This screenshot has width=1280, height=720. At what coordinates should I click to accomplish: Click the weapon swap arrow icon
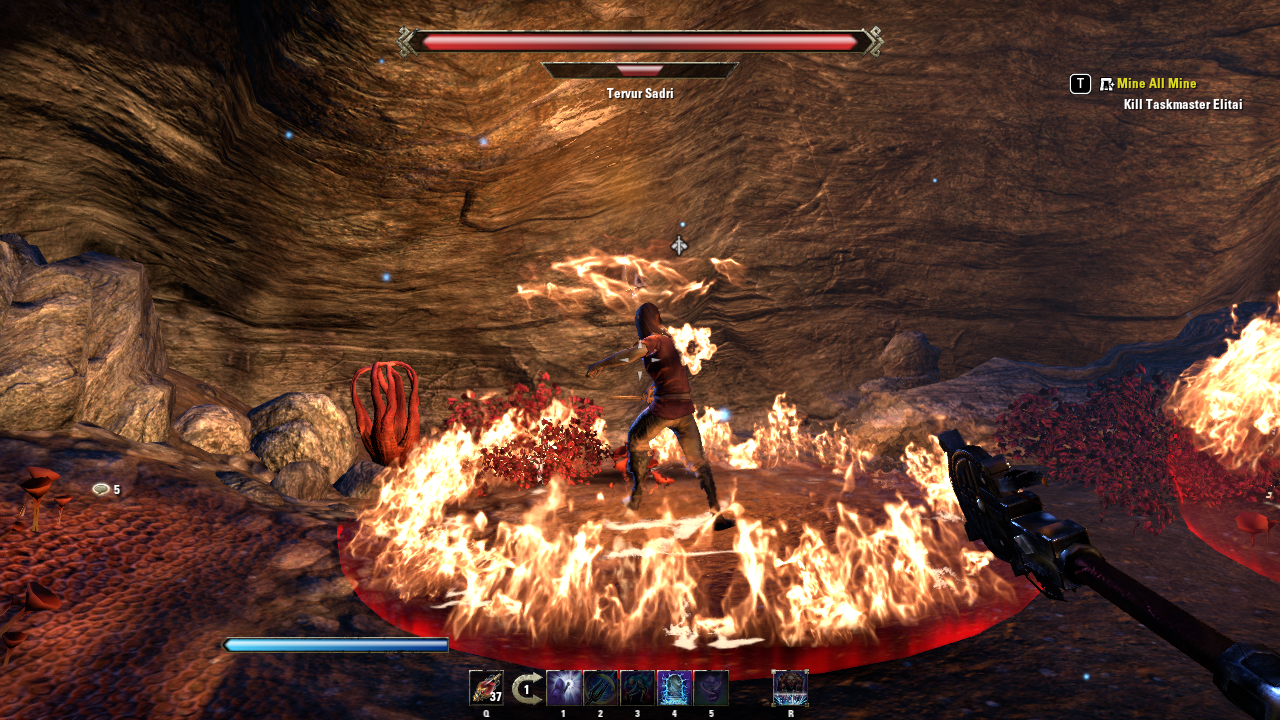tap(526, 688)
